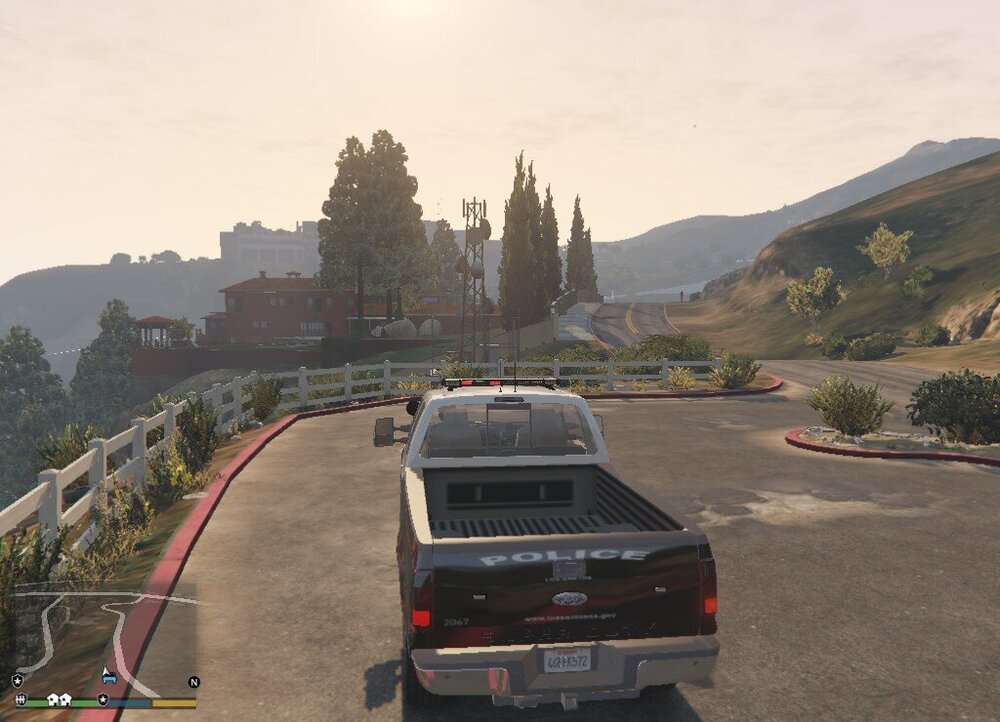Select the blue car blip on minimap

pos(109,677)
